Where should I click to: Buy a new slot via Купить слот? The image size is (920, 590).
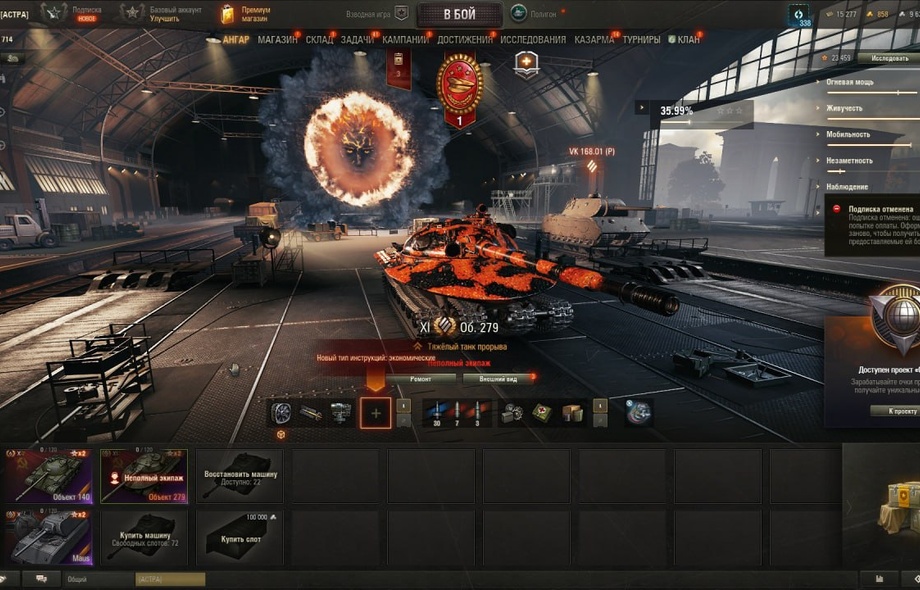click(x=240, y=537)
